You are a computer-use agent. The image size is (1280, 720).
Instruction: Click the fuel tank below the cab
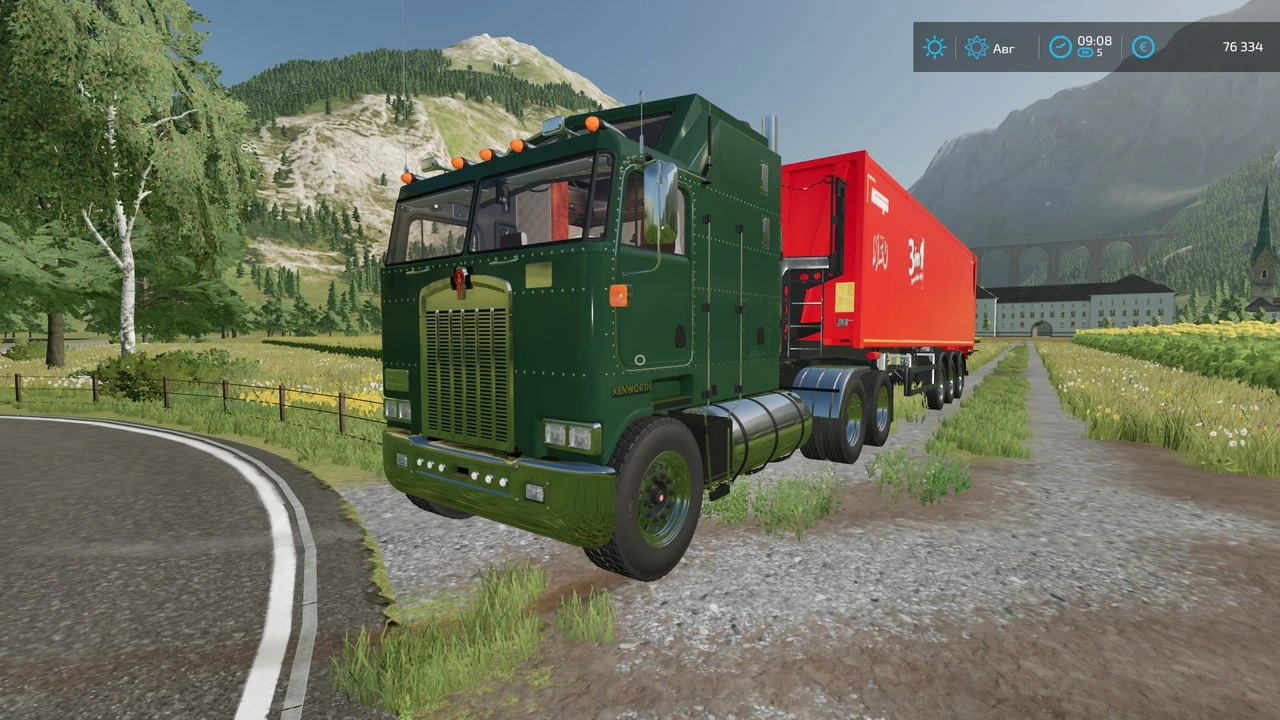click(x=762, y=427)
